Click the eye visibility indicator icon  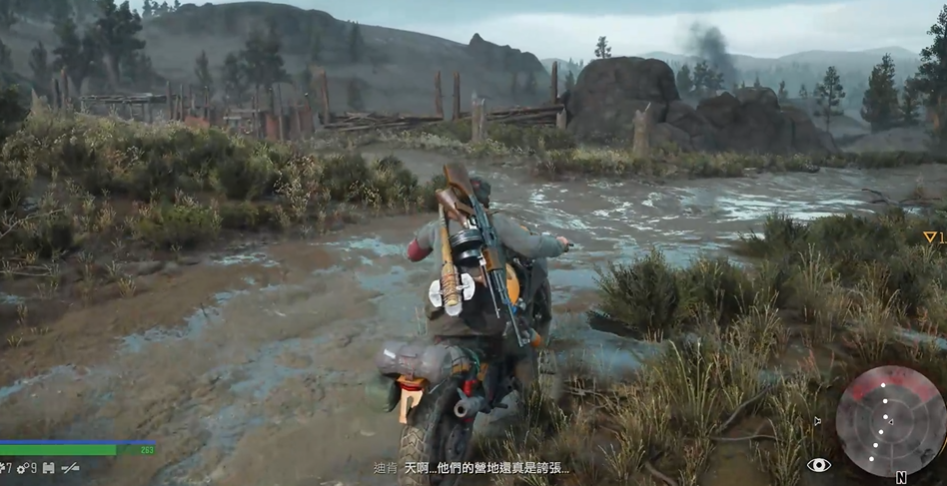(x=819, y=464)
